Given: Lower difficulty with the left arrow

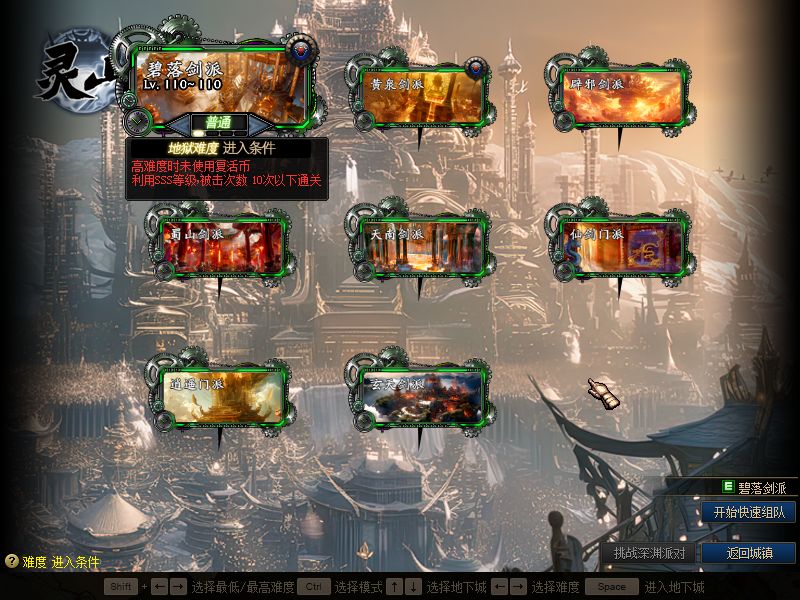Looking at the screenshot, I should (179, 124).
